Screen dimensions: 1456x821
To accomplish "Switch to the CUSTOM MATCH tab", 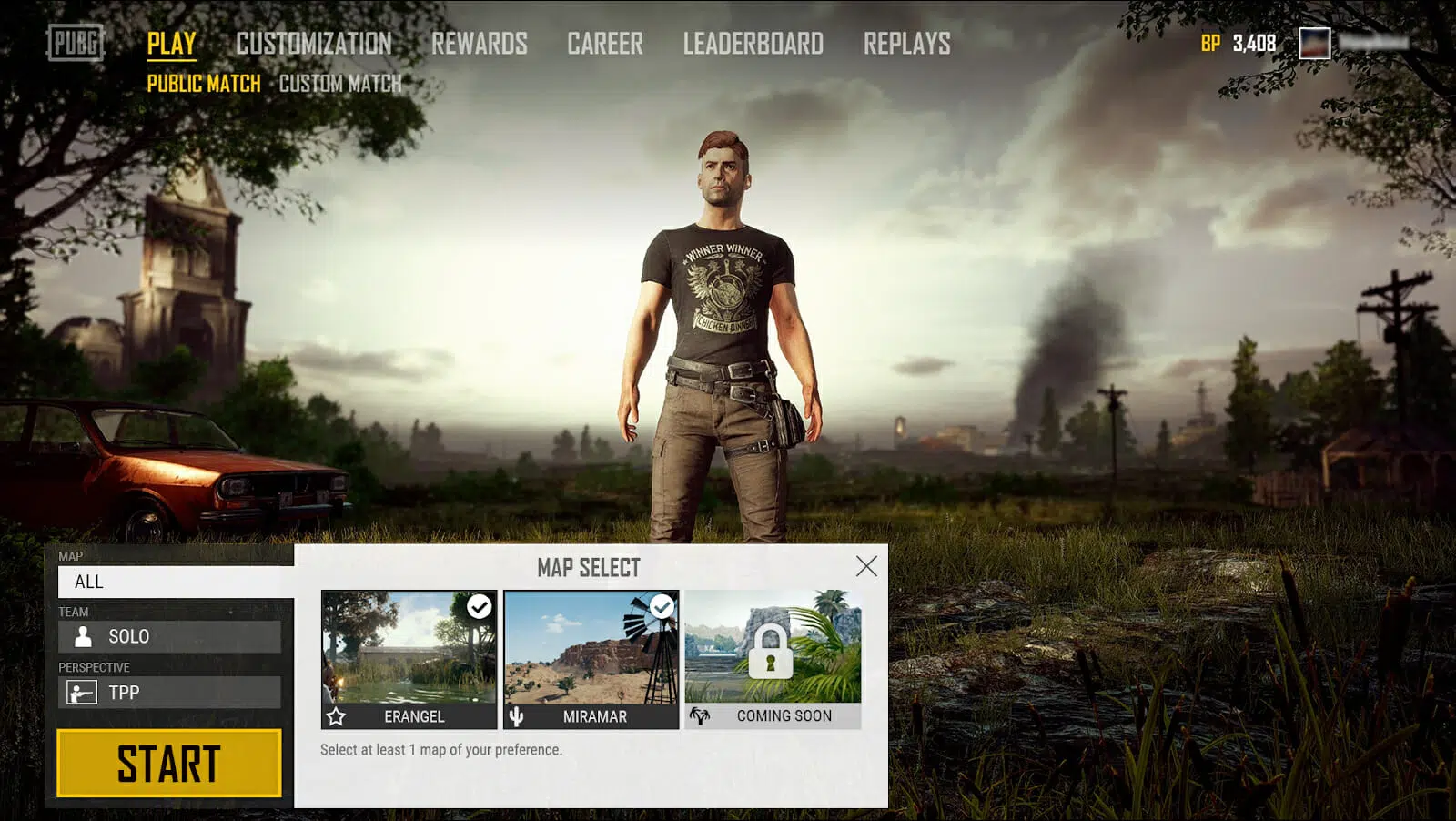I will click(340, 84).
